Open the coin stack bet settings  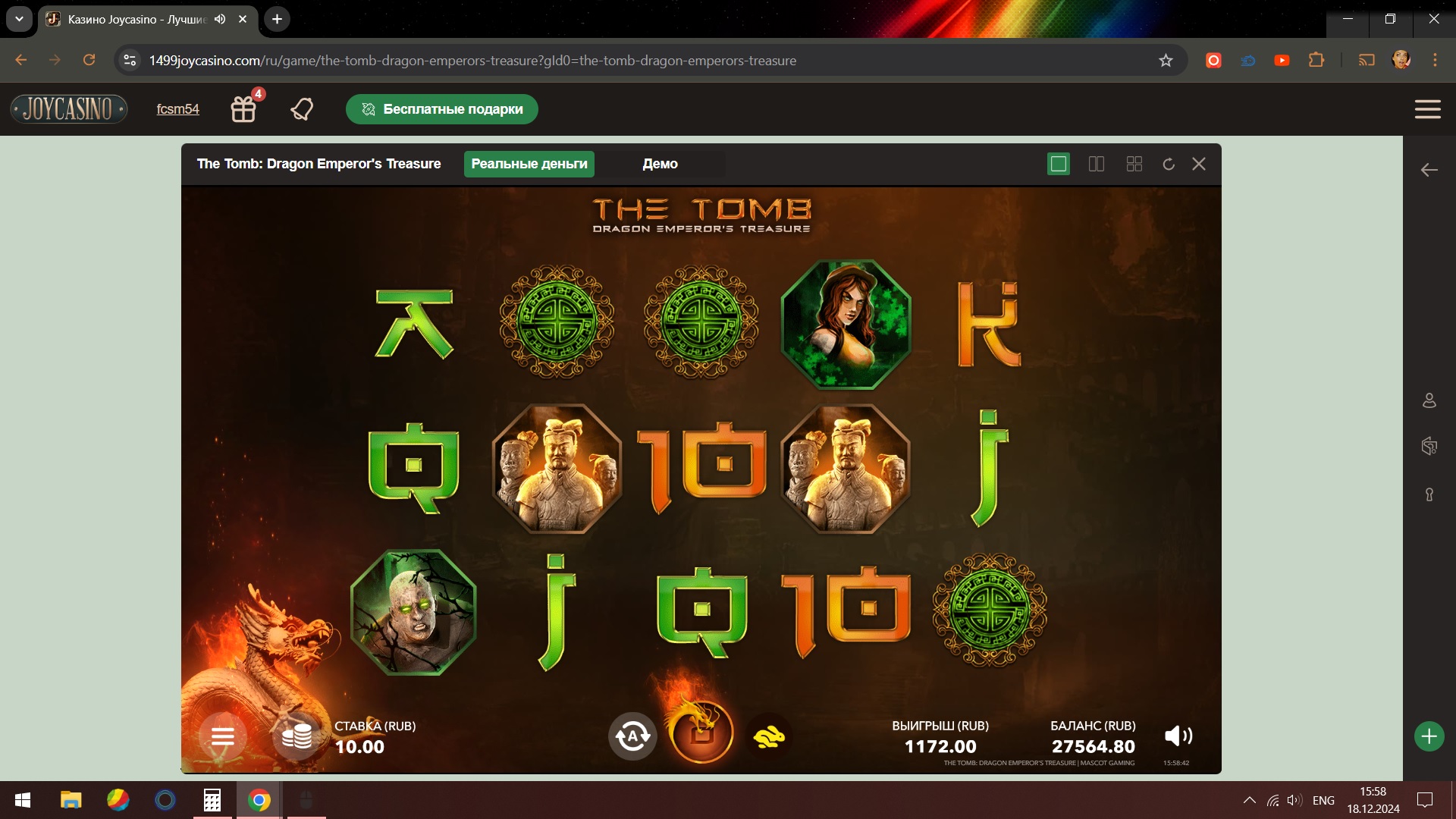pos(297,736)
